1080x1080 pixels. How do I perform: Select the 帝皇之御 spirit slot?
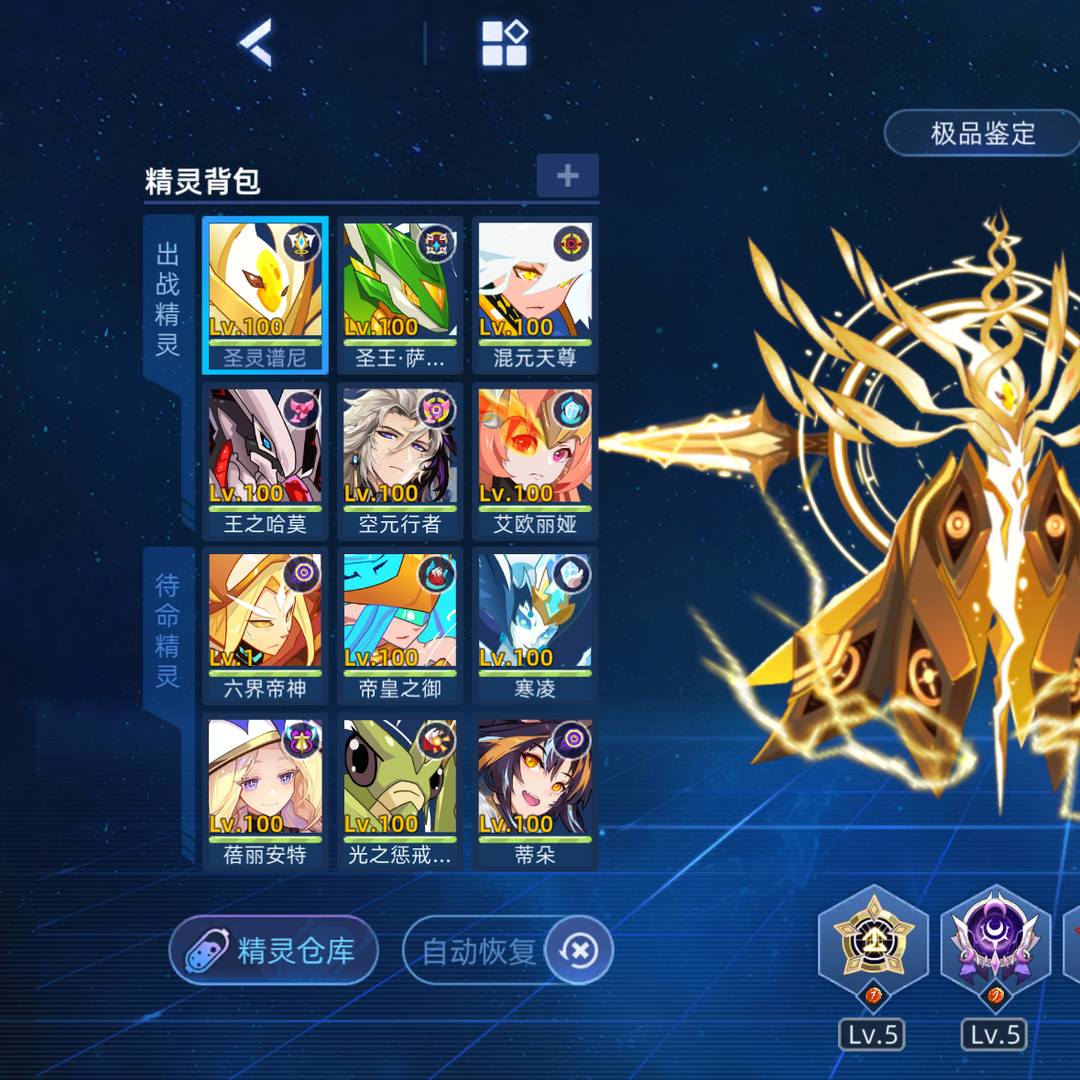400,626
